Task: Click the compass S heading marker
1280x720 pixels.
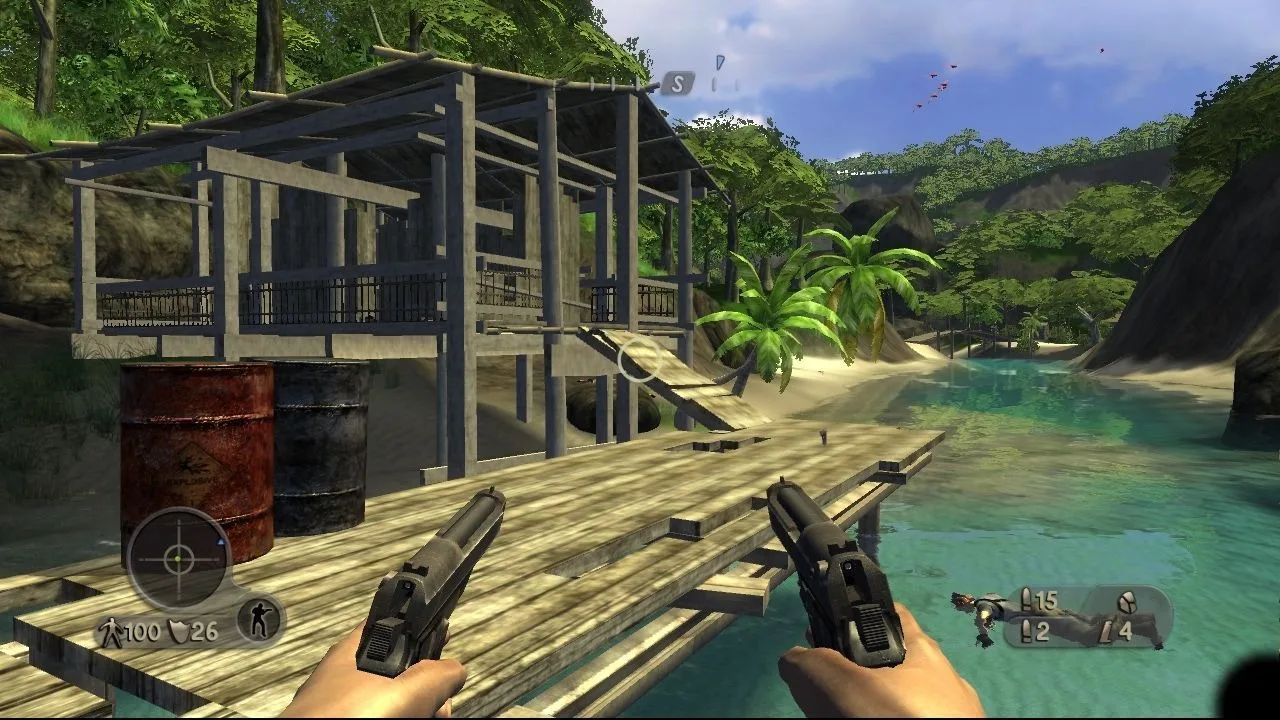Action: 677,84
